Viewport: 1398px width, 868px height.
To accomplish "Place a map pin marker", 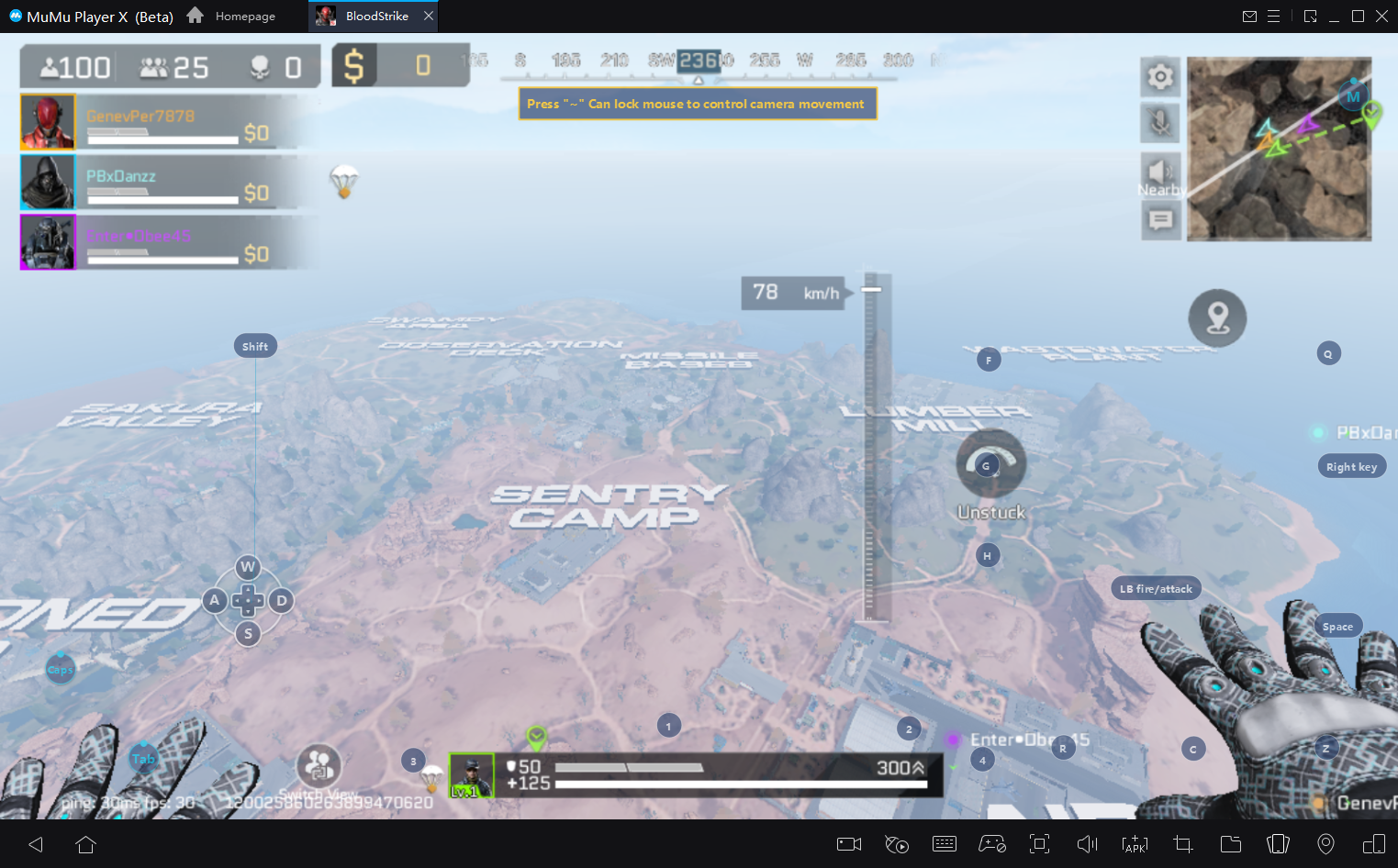I will click(1217, 318).
